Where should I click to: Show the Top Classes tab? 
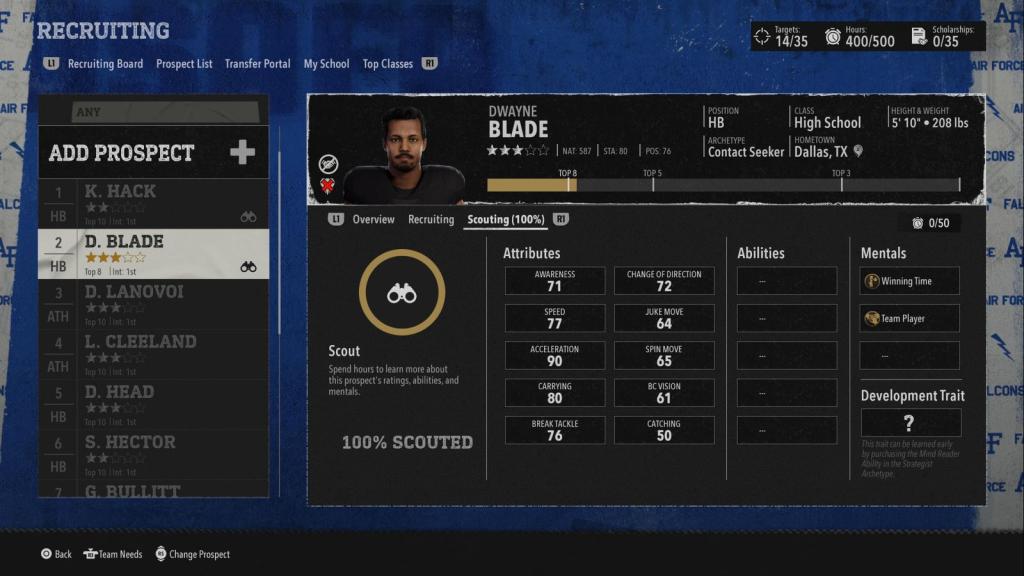tap(387, 64)
